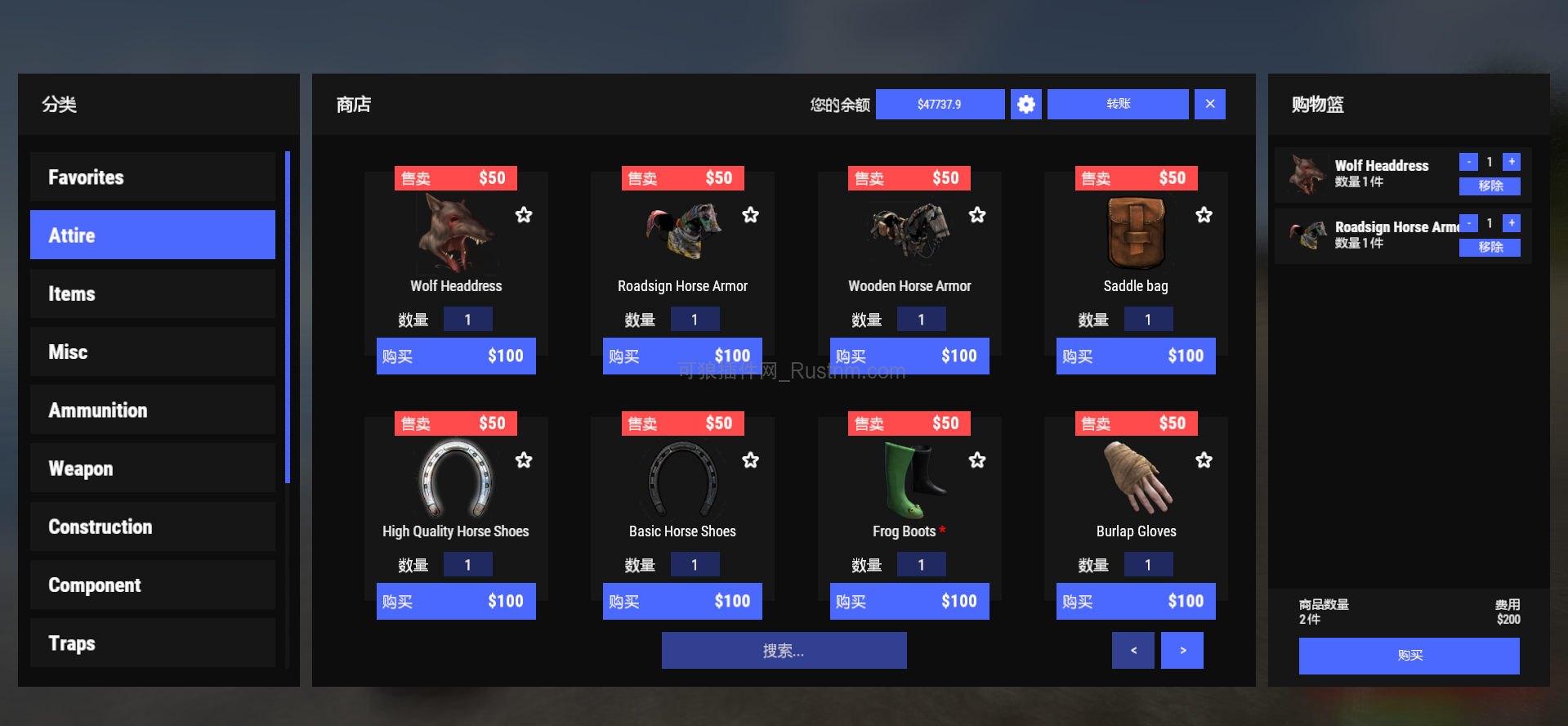Select the Ammunition category
1568x726 pixels.
point(152,410)
